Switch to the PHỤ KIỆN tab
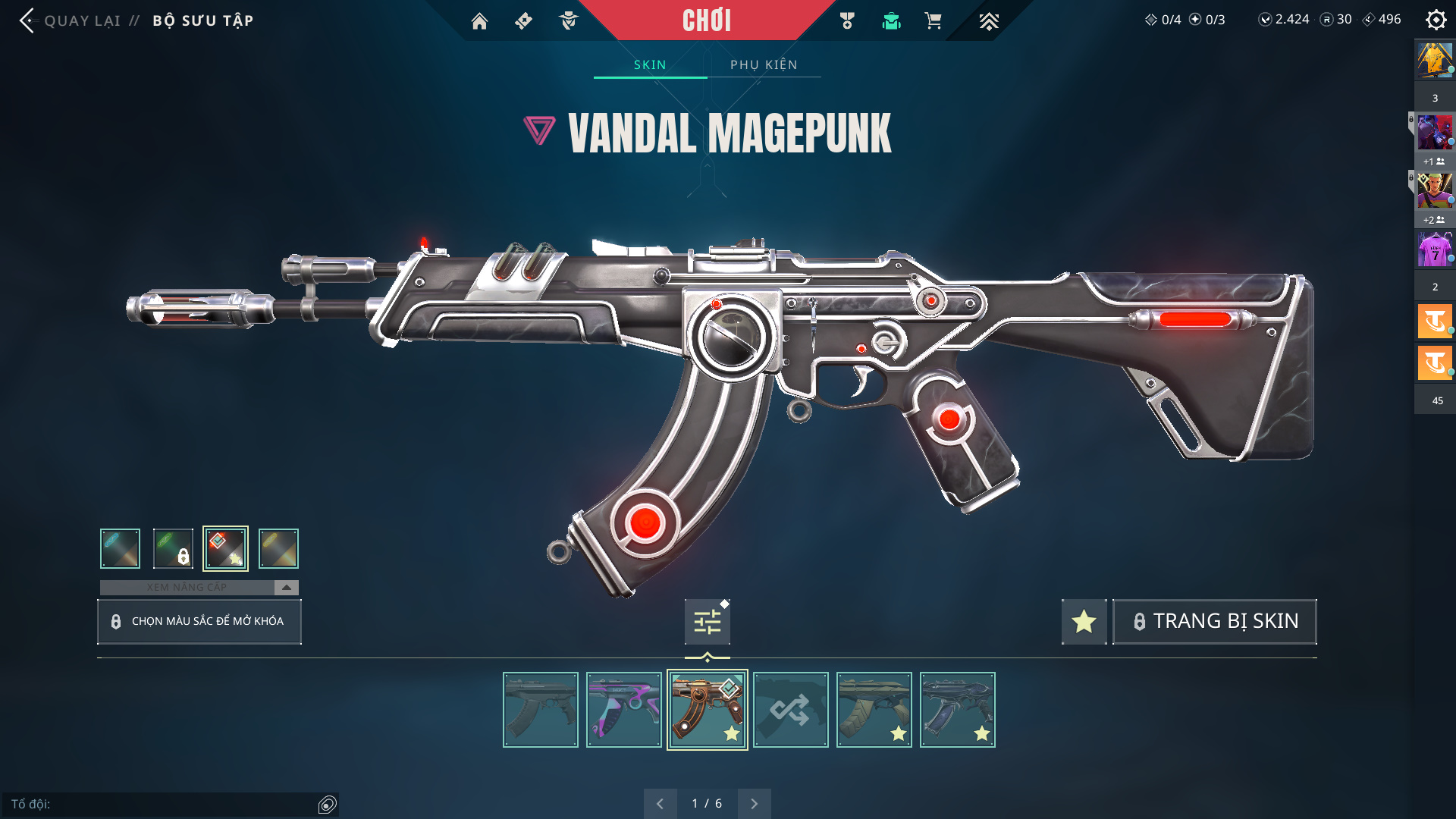Image resolution: width=1456 pixels, height=819 pixels. coord(764,64)
